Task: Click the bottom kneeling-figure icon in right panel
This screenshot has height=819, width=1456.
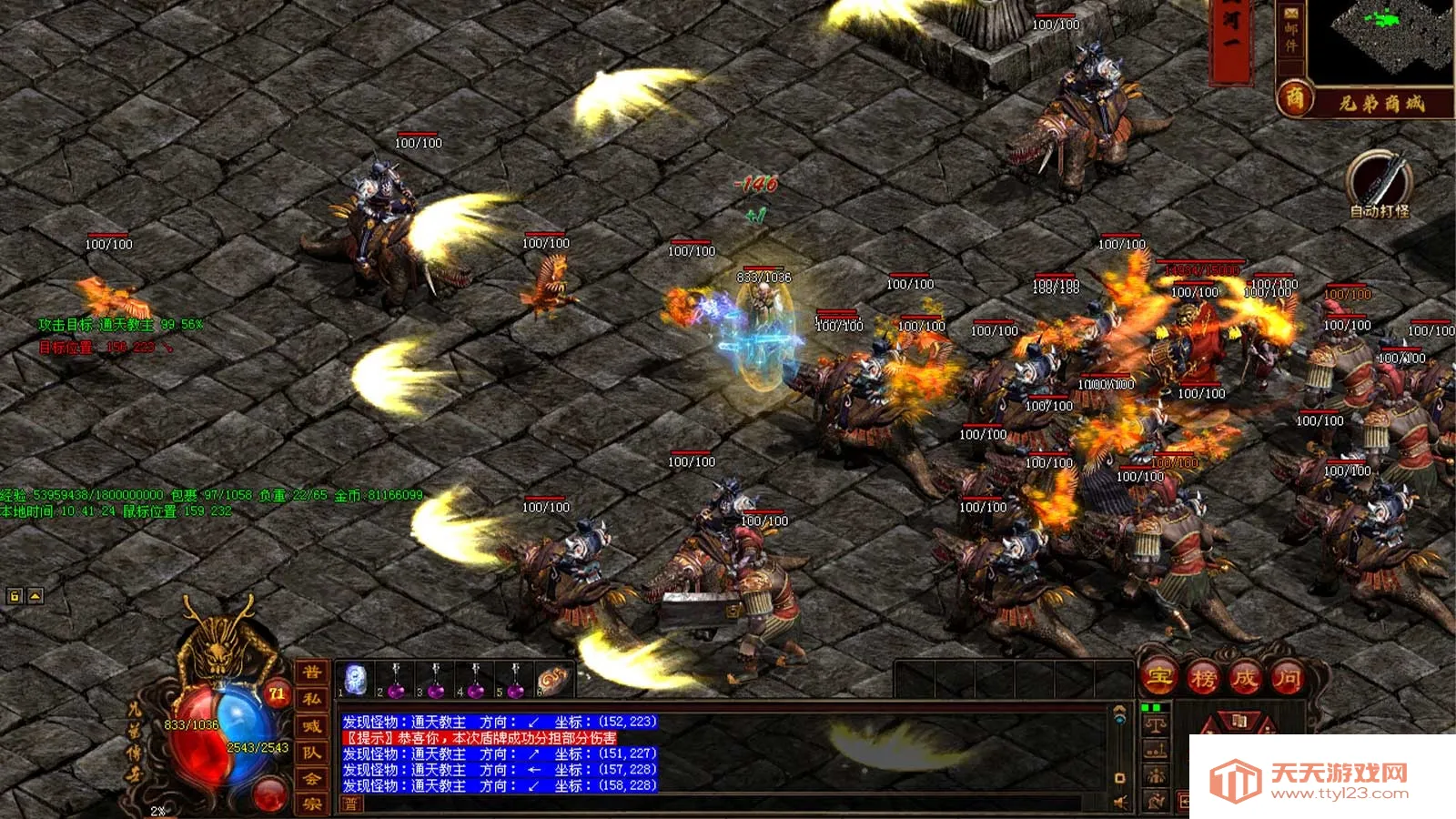Action: point(1156,799)
